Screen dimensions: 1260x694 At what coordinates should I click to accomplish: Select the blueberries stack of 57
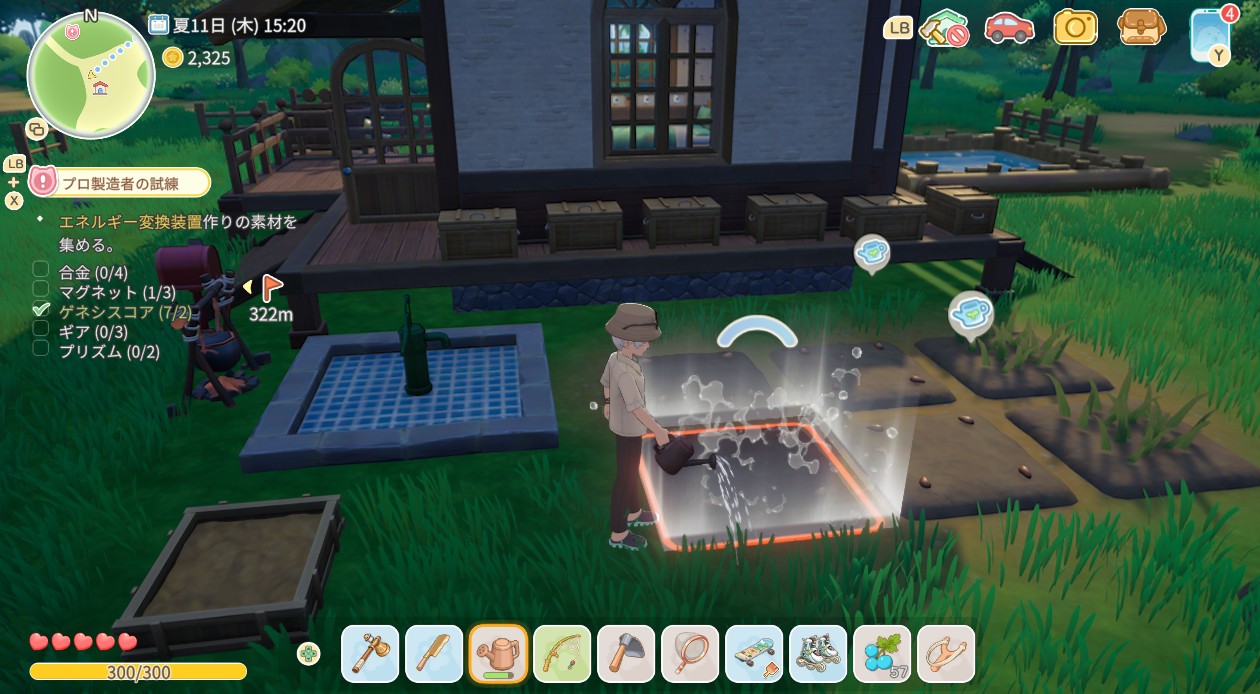coord(882,654)
